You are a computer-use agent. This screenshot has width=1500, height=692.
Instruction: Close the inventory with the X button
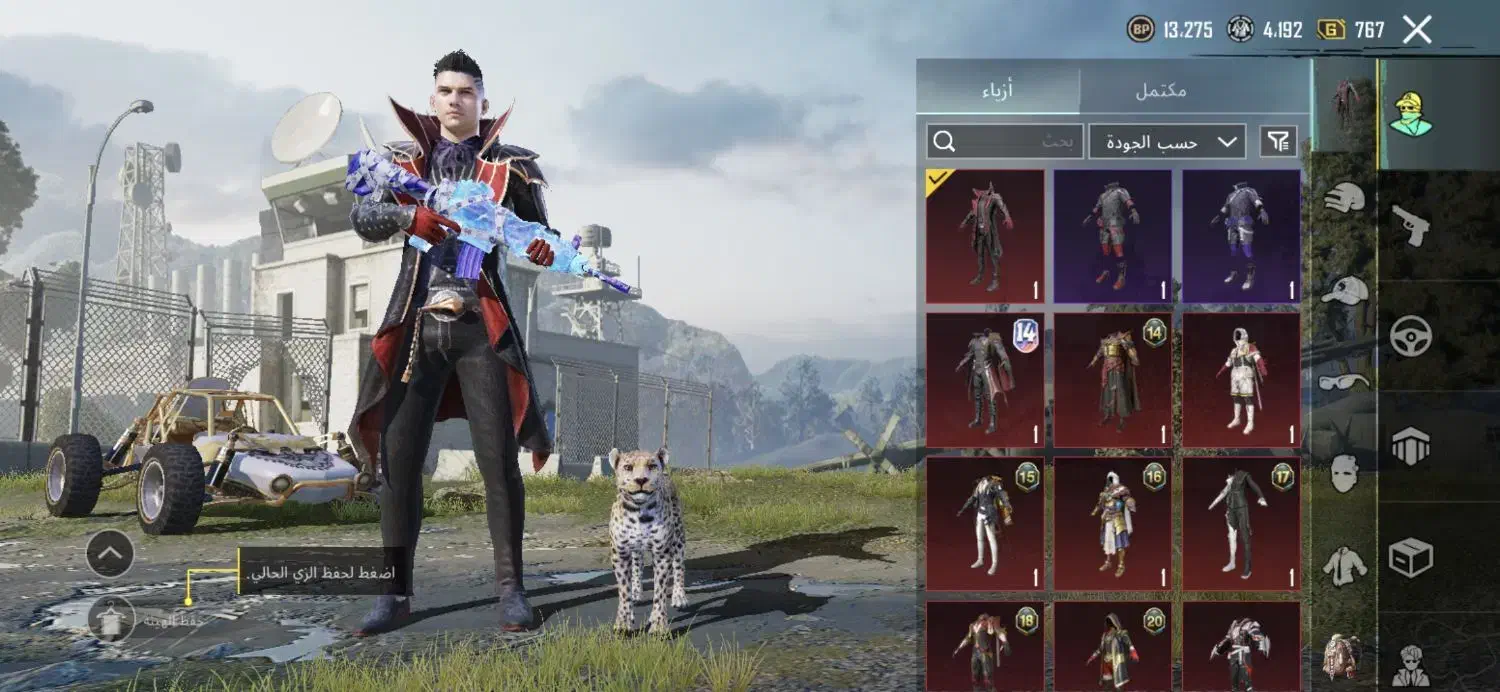click(x=1417, y=30)
